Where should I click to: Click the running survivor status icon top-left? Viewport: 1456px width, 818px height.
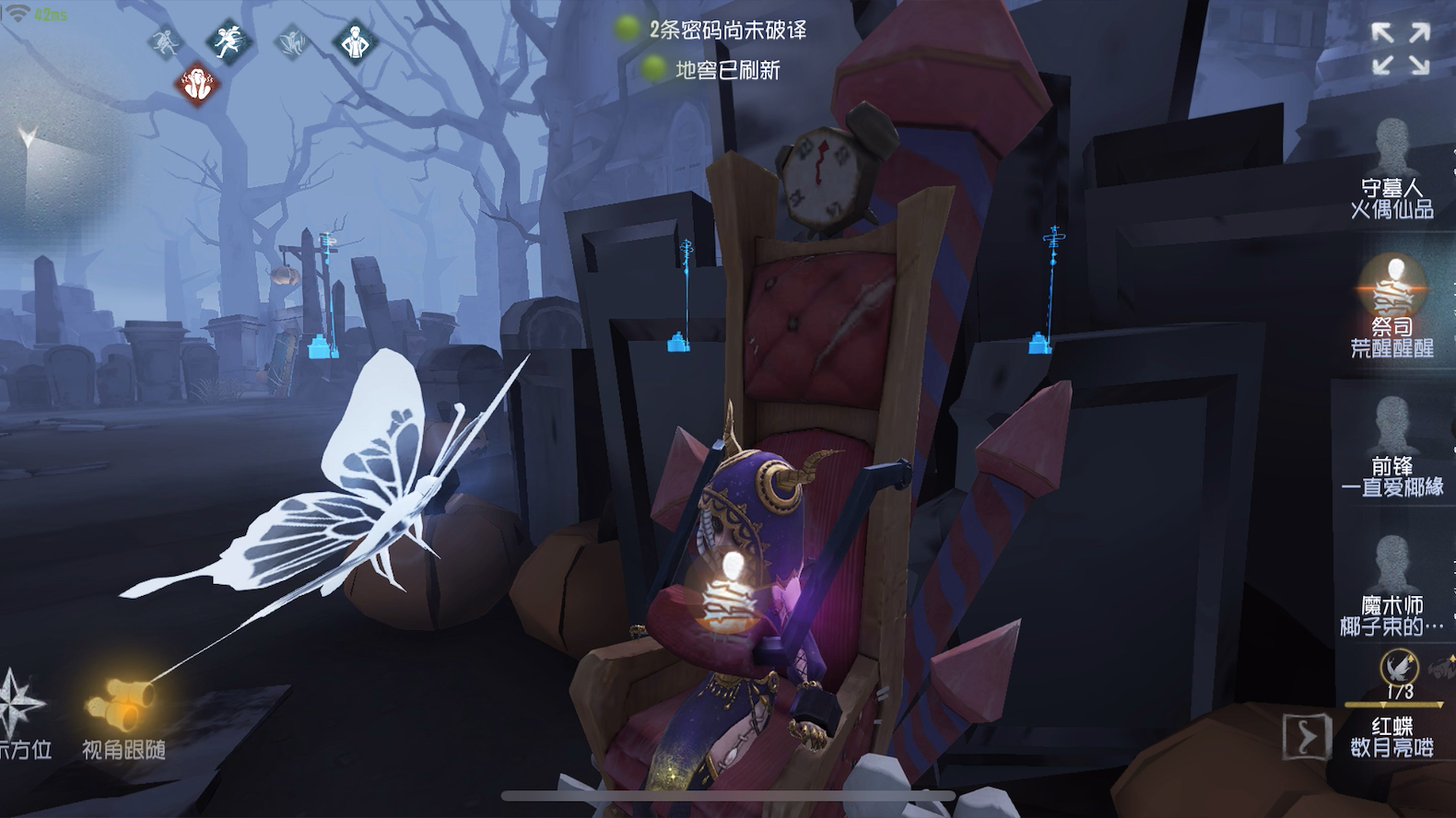coord(166,41)
